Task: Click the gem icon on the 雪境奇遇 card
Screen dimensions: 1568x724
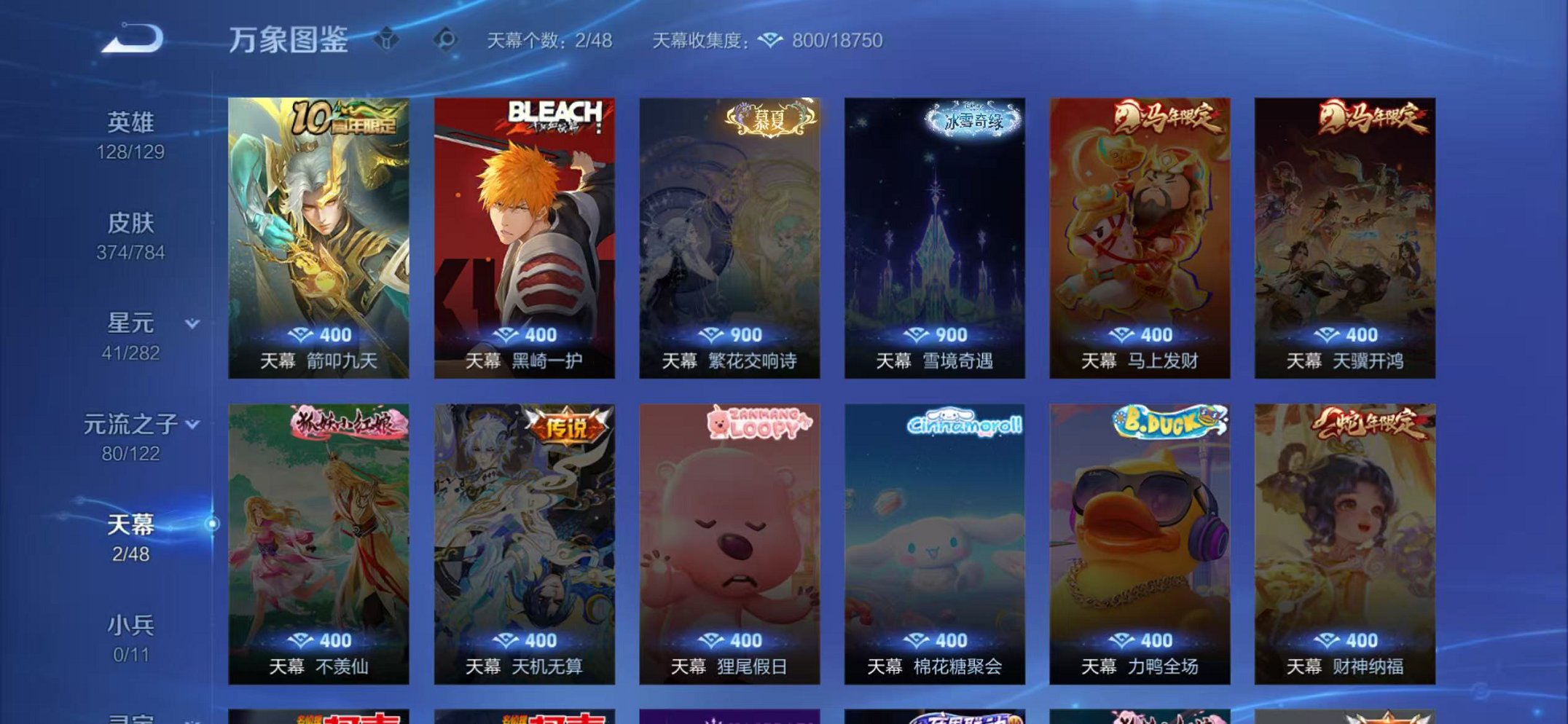Action: pos(917,335)
